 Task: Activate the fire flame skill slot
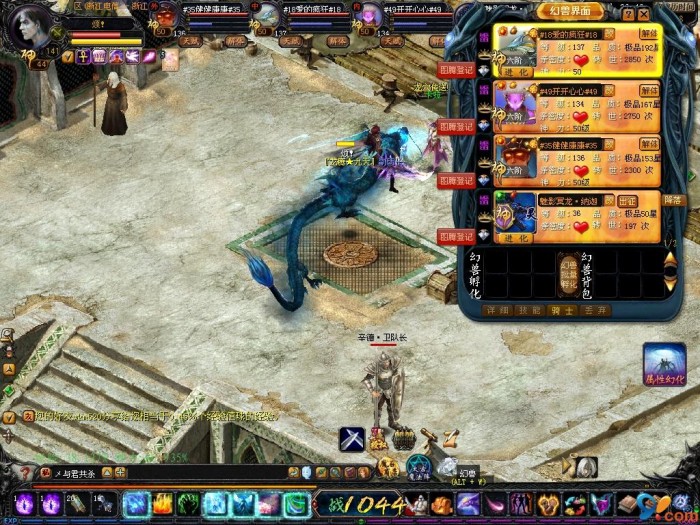coord(162,504)
